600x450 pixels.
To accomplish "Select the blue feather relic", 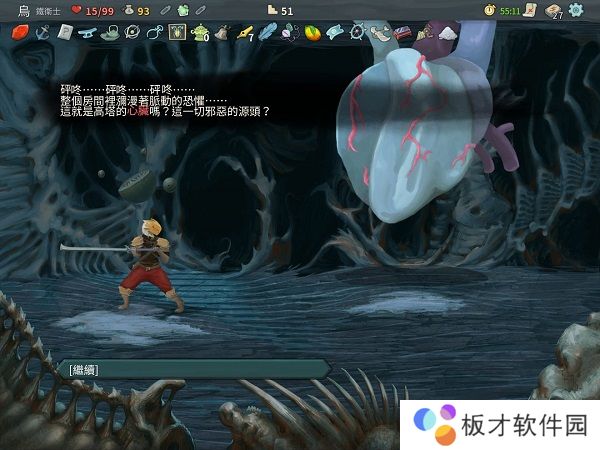I will pyautogui.click(x=266, y=32).
